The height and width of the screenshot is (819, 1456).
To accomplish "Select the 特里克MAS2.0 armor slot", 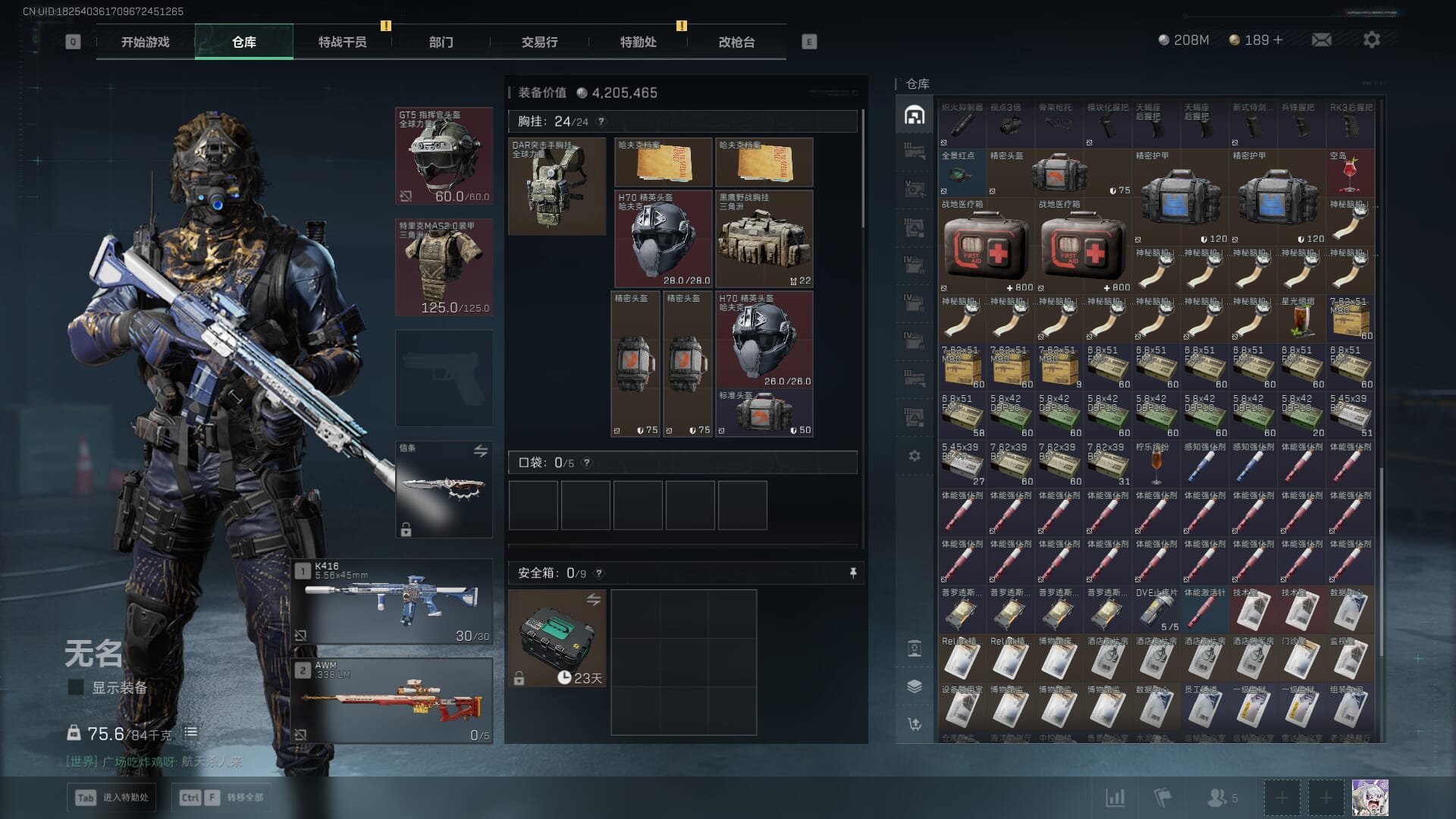I will (444, 267).
